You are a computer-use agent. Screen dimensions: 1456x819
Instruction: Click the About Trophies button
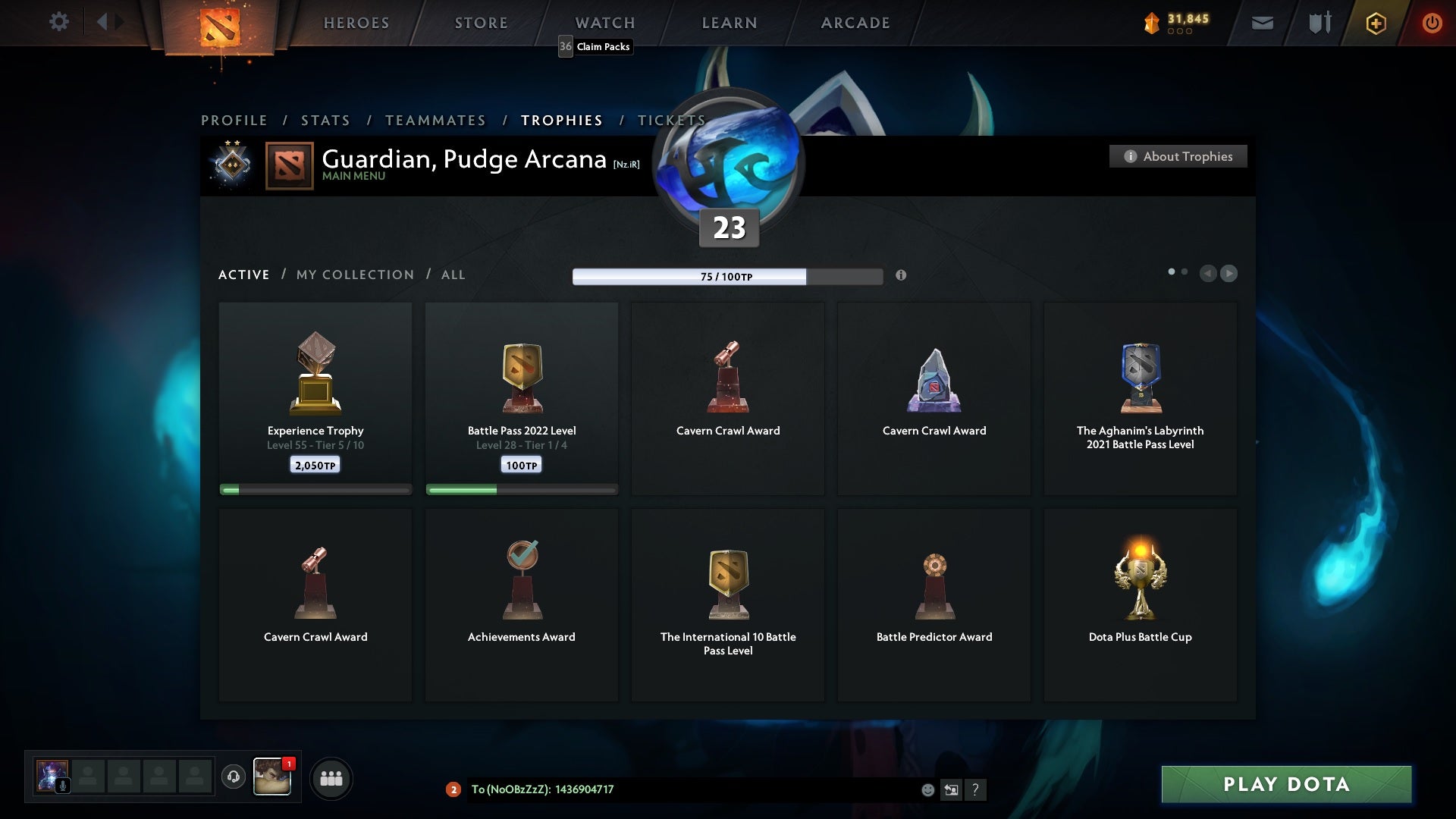1178,156
